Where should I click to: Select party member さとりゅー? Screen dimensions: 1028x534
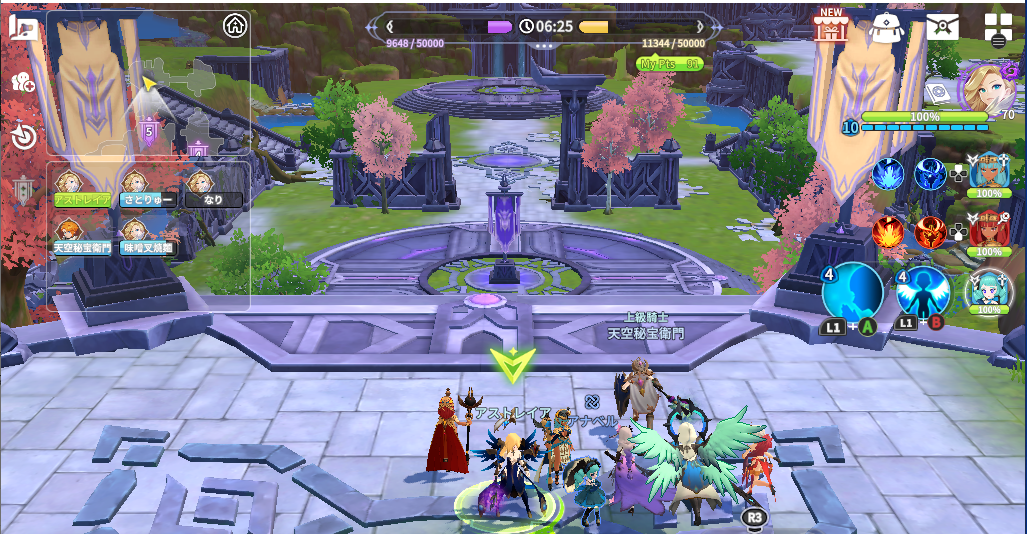(x=147, y=189)
